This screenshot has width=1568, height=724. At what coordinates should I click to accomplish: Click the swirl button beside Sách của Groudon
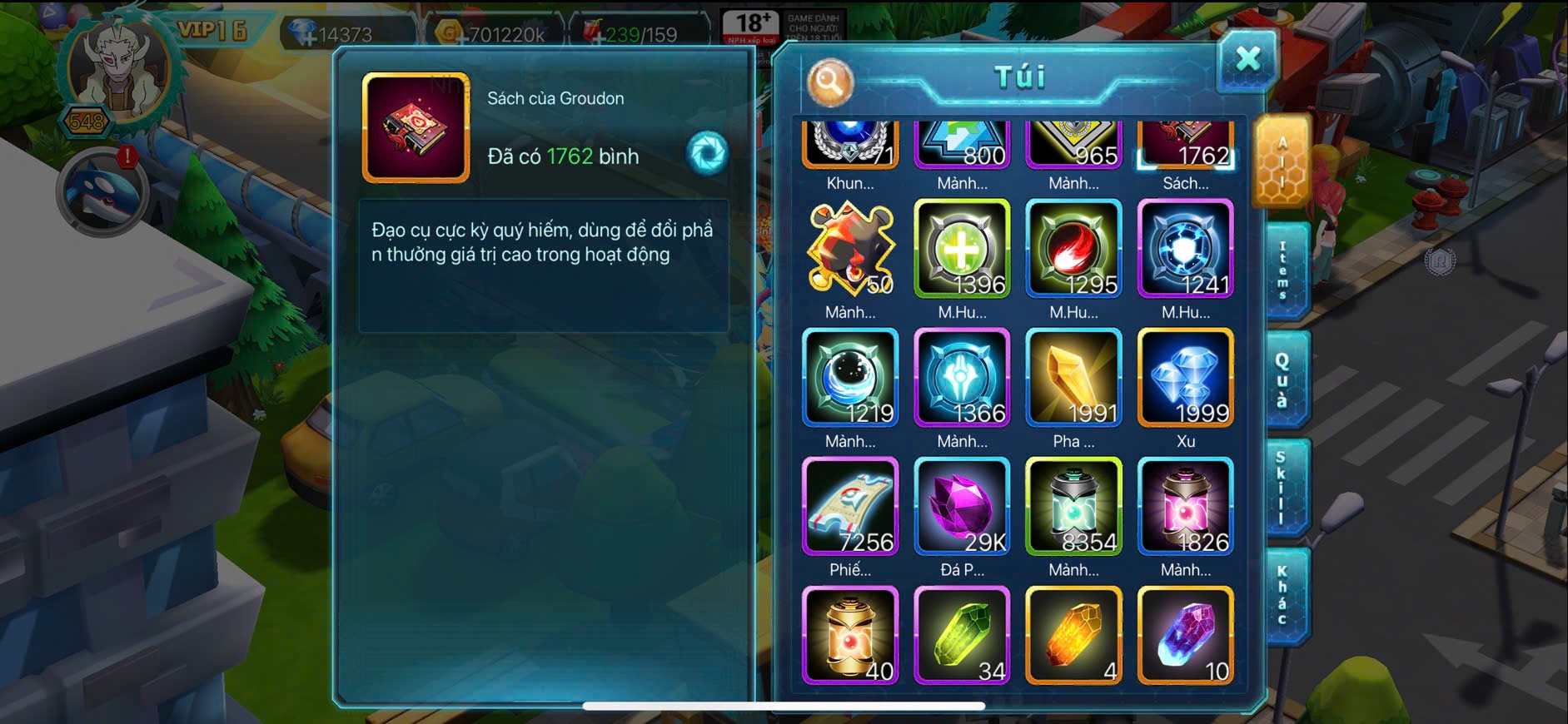707,153
